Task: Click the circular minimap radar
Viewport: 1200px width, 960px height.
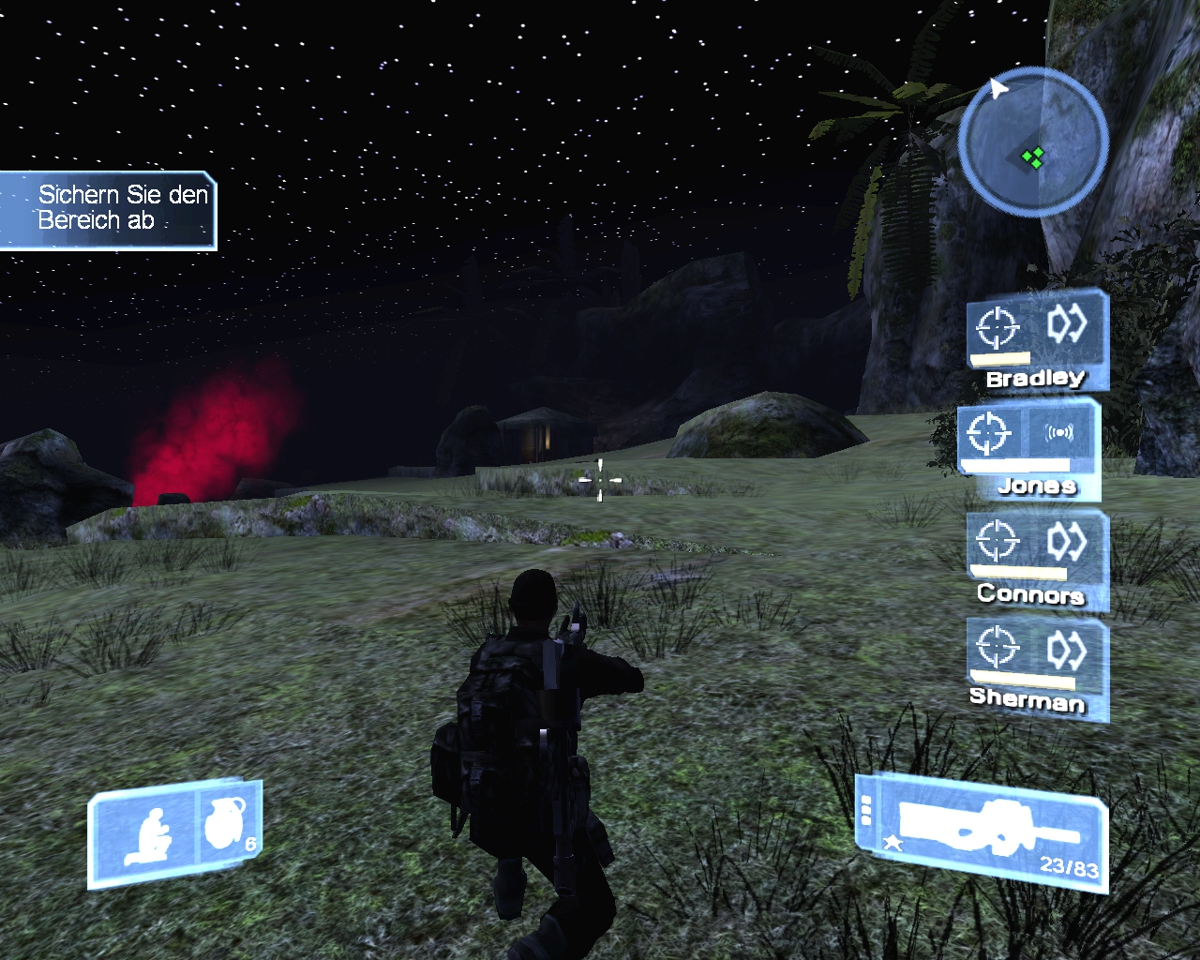Action: [x=1032, y=141]
